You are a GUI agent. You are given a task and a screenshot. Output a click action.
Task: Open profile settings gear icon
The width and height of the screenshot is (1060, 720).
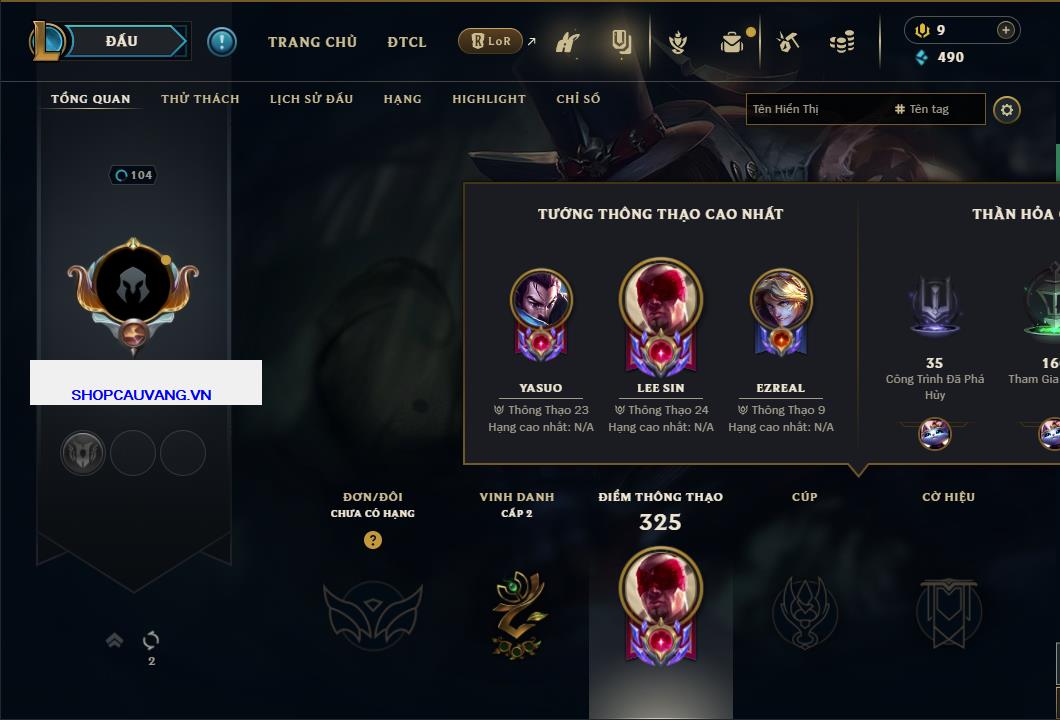pos(1007,109)
